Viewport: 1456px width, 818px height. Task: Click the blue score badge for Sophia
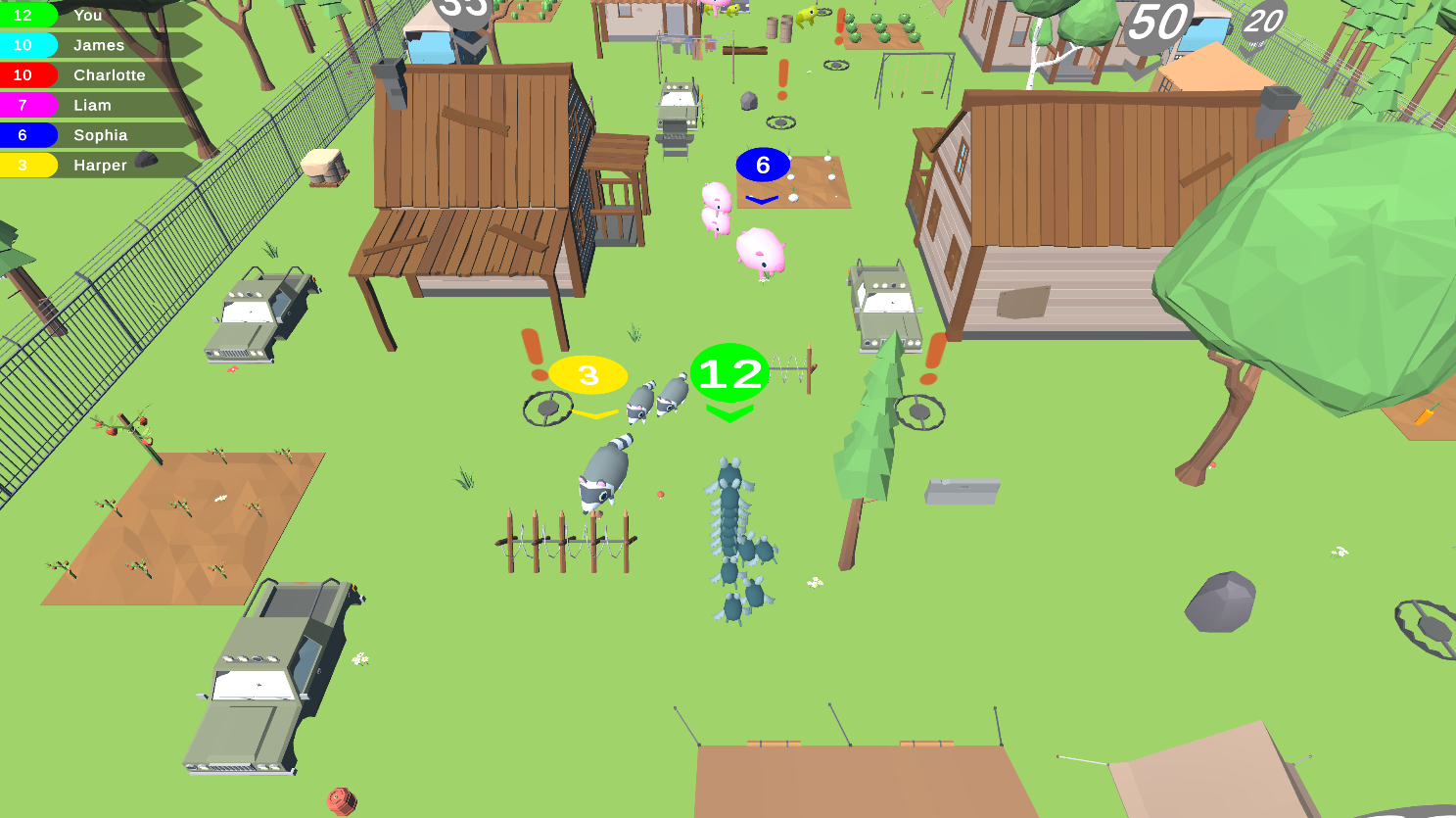pos(23,135)
